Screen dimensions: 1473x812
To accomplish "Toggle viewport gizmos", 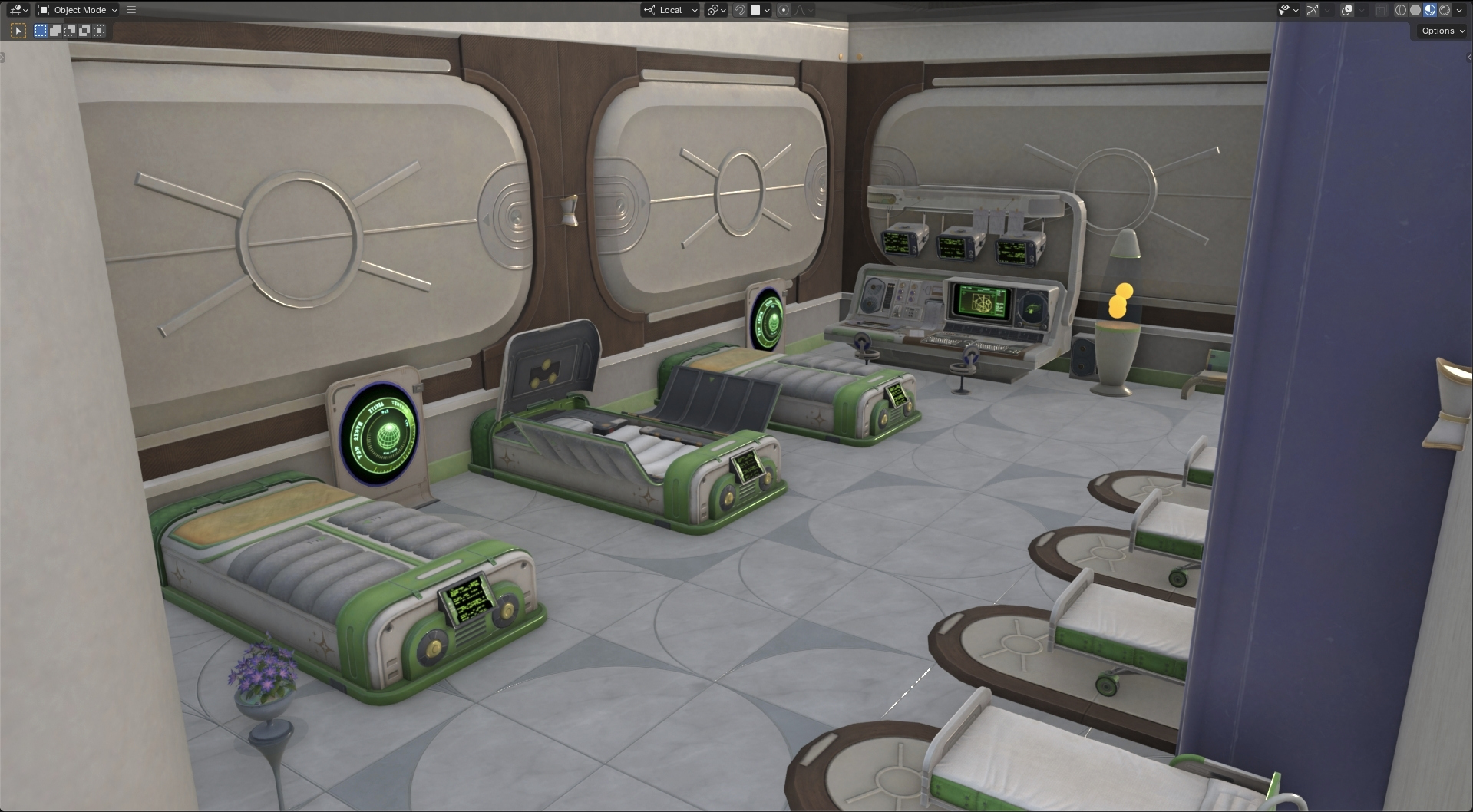I will [x=1313, y=10].
